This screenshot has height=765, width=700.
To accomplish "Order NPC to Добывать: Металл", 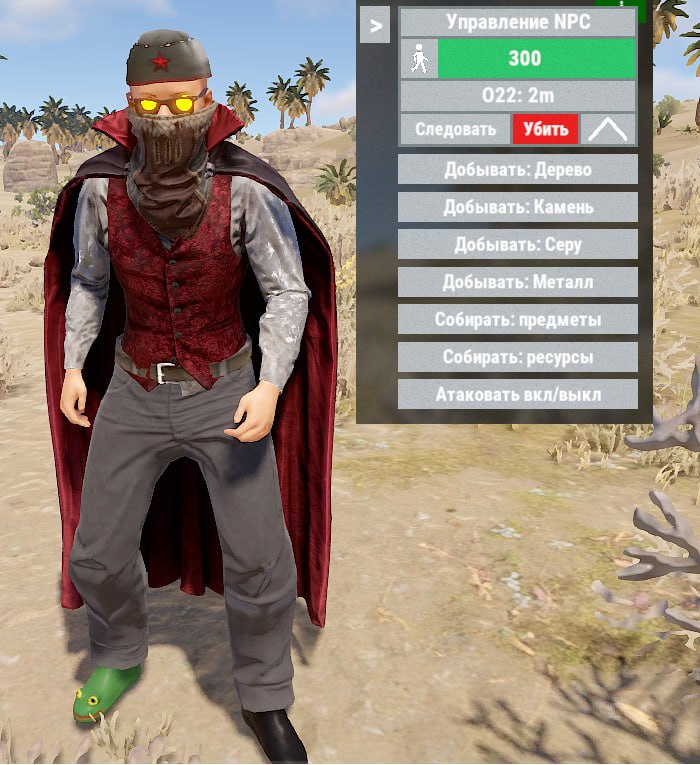I will coord(517,282).
